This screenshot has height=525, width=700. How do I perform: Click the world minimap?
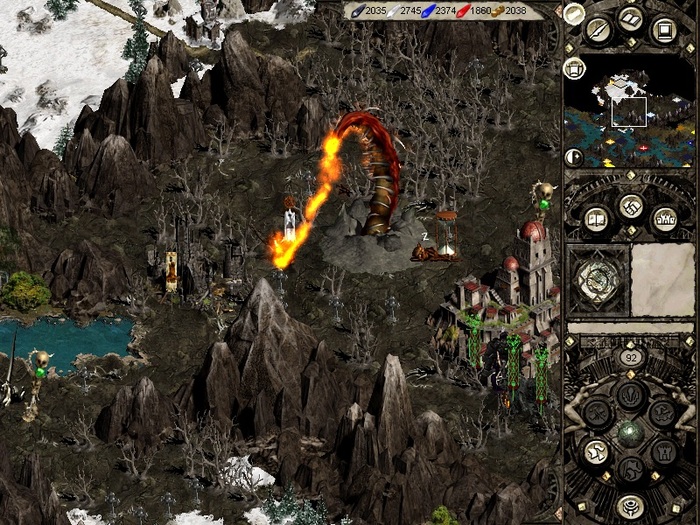(630, 110)
